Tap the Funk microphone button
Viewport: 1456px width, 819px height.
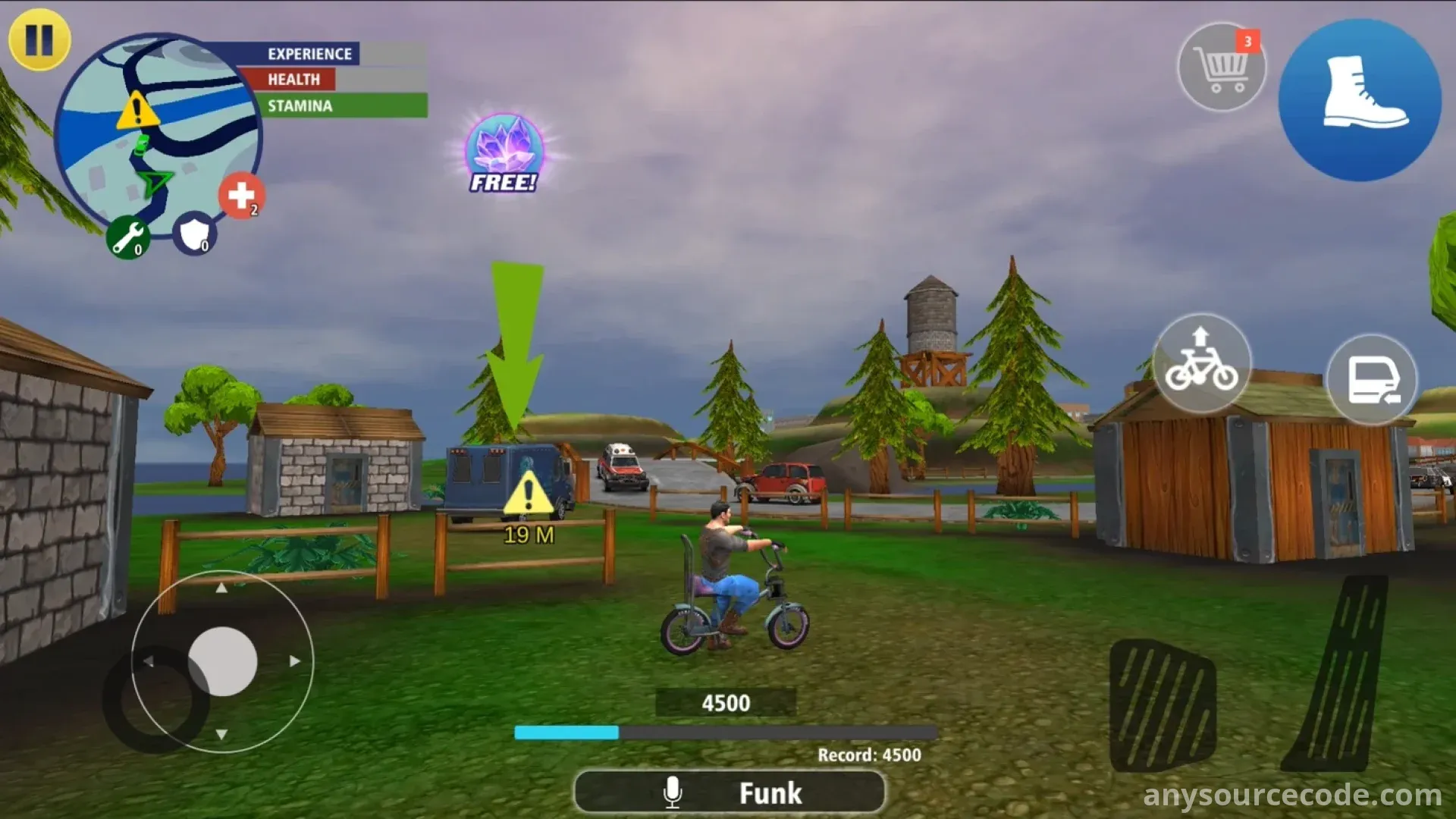(x=729, y=792)
